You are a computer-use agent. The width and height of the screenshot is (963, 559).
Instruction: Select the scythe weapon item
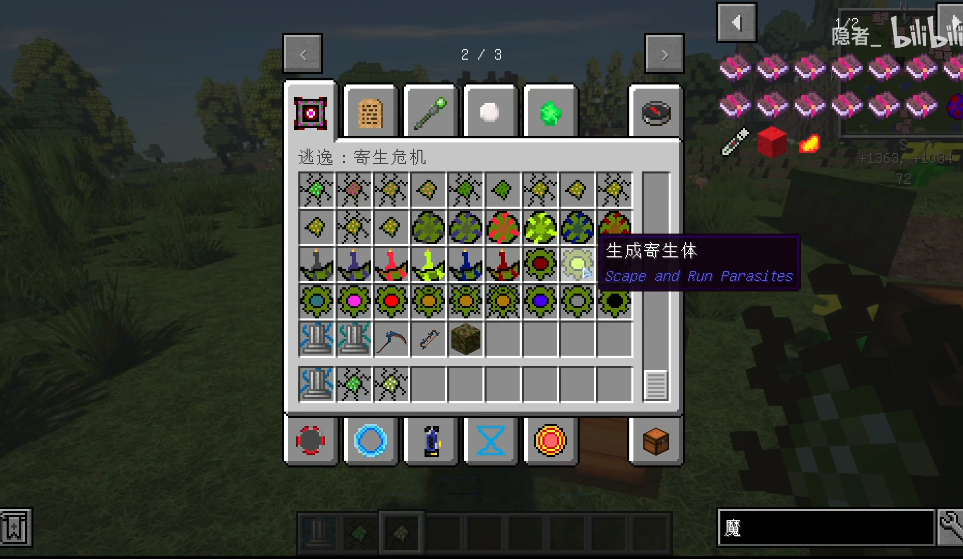pyautogui.click(x=391, y=339)
